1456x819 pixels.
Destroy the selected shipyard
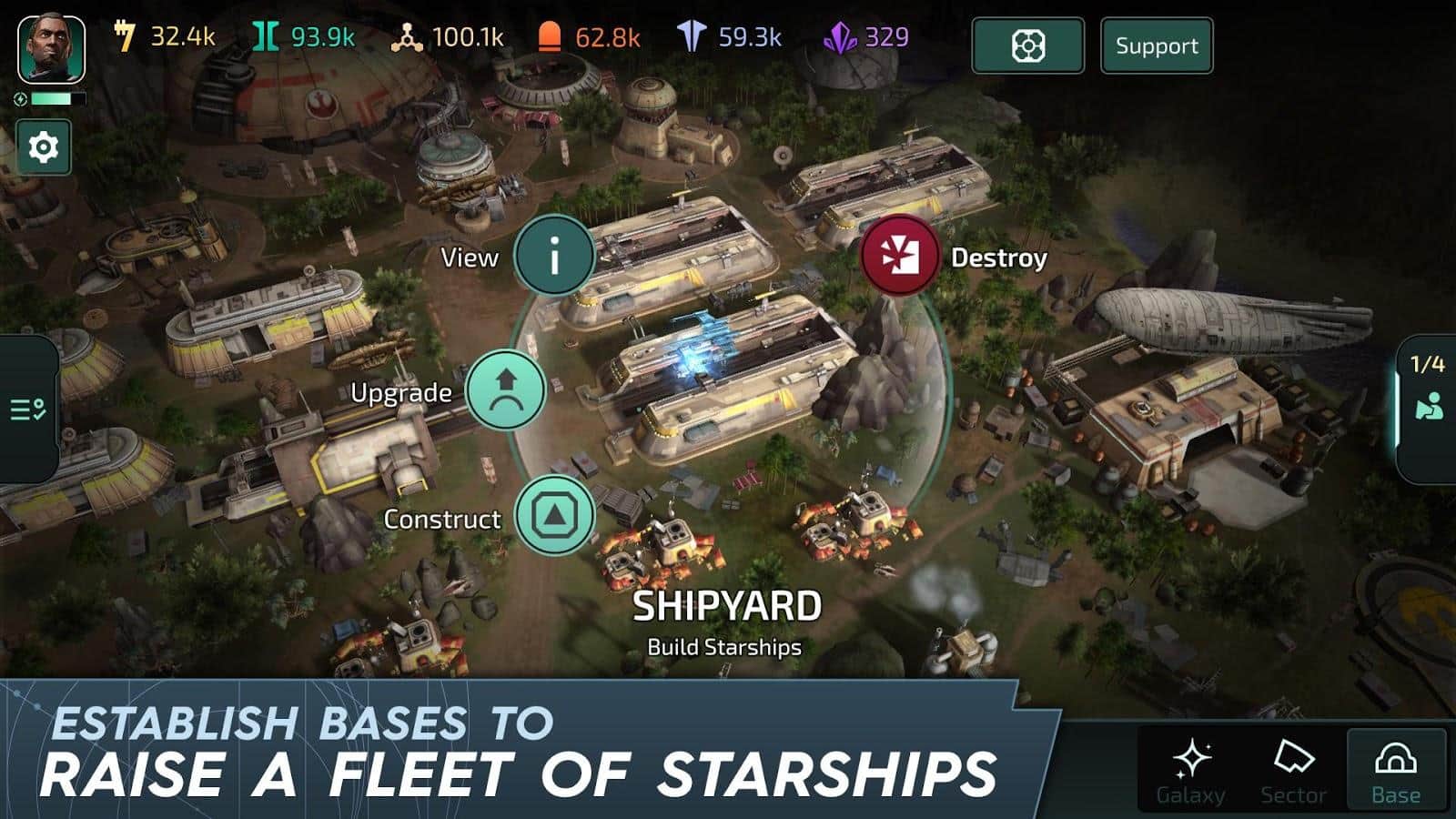pos(899,257)
